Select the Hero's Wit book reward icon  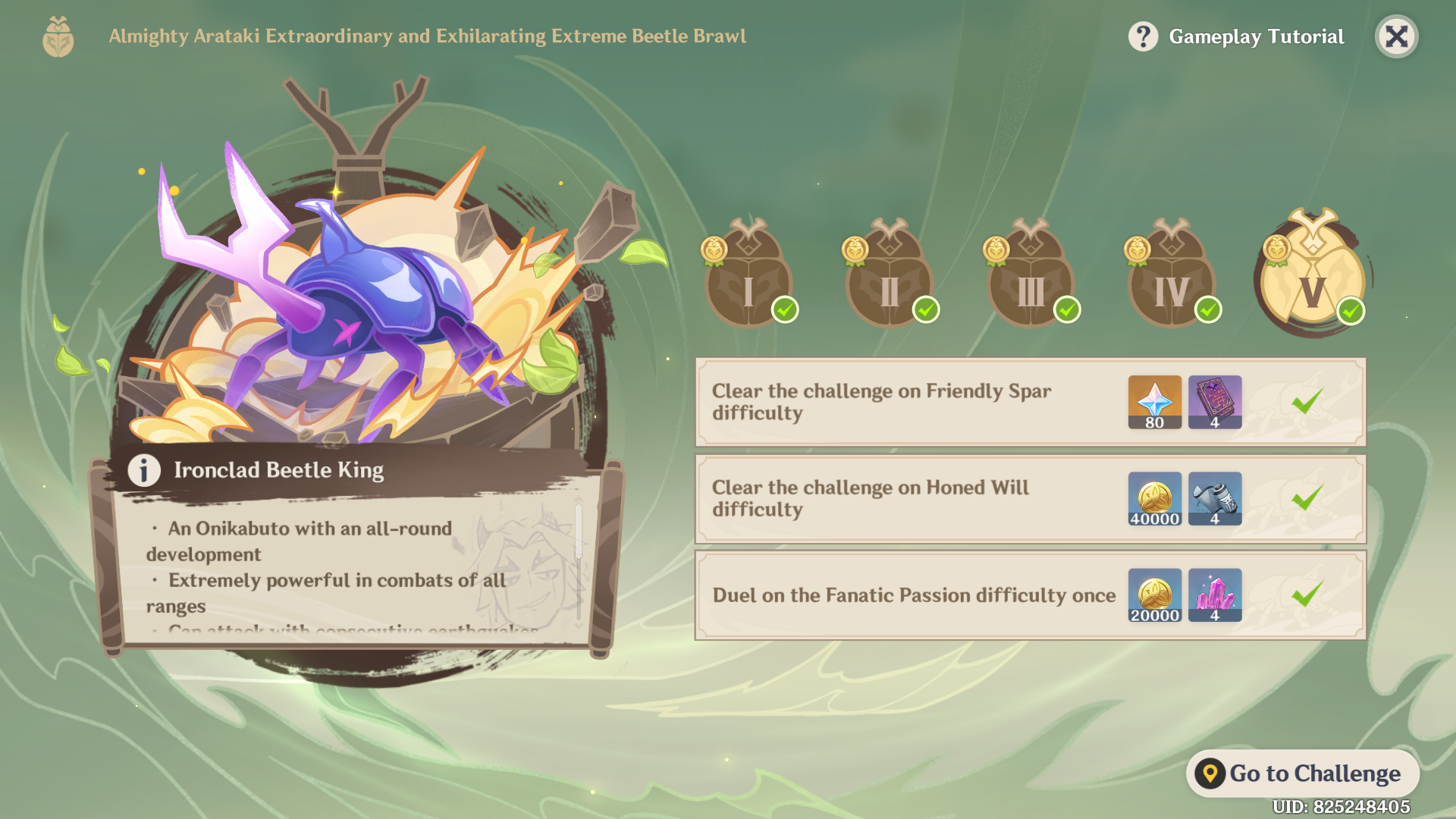1214,402
